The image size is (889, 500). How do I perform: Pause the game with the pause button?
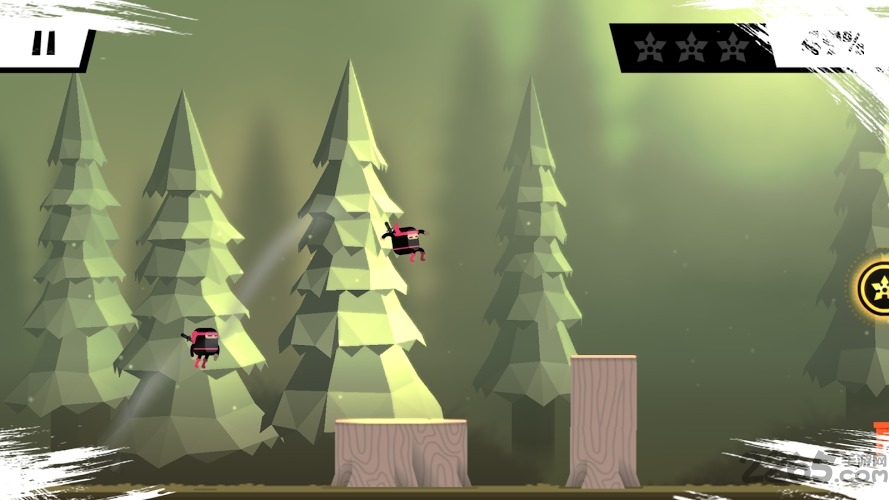43,44
